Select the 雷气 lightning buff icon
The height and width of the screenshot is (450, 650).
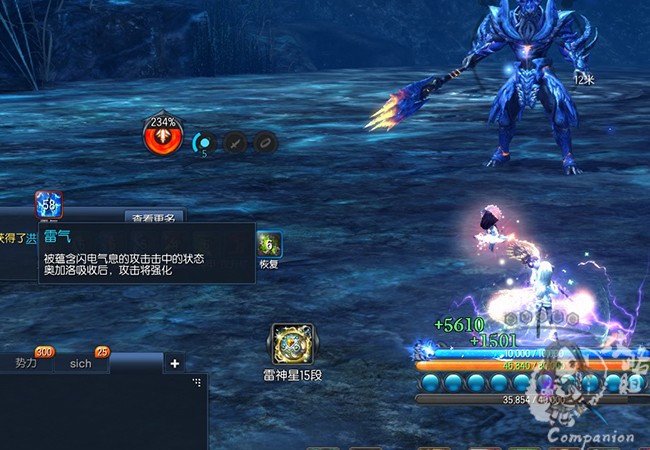[49, 205]
